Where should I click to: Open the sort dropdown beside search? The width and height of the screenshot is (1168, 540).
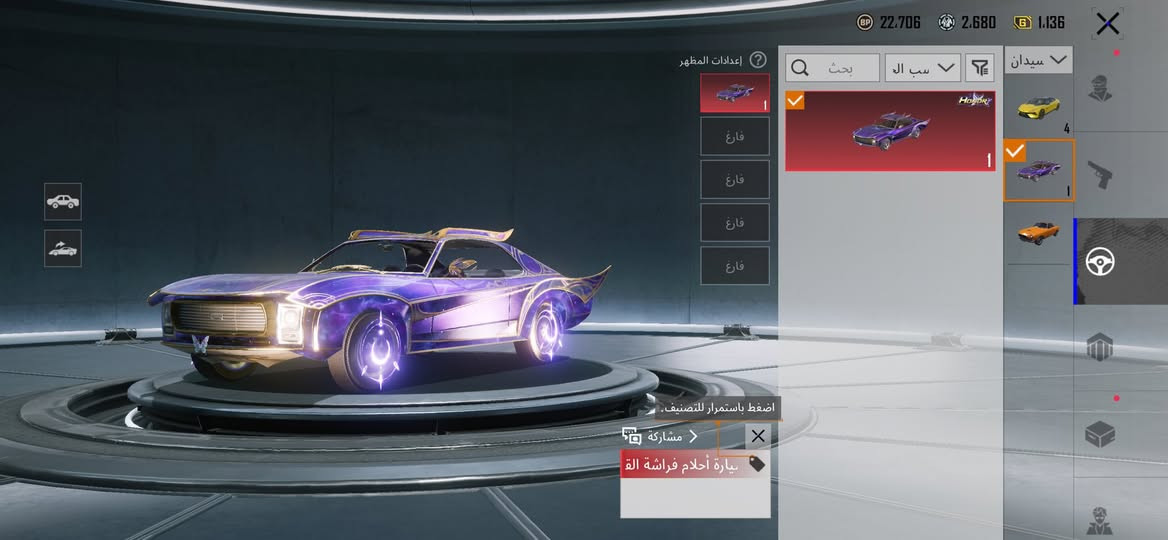click(x=922, y=68)
